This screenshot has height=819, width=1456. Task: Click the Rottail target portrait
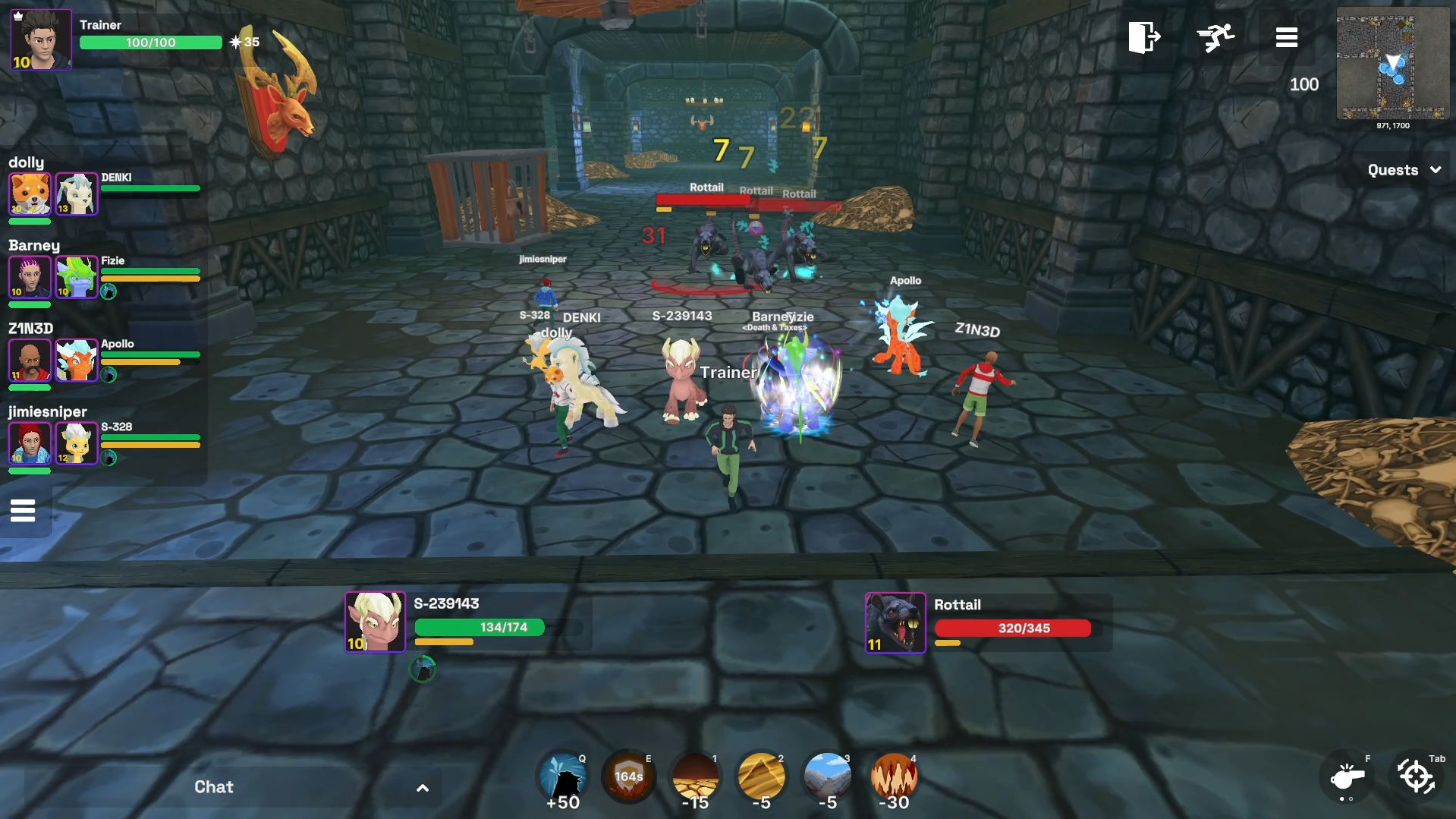click(895, 622)
